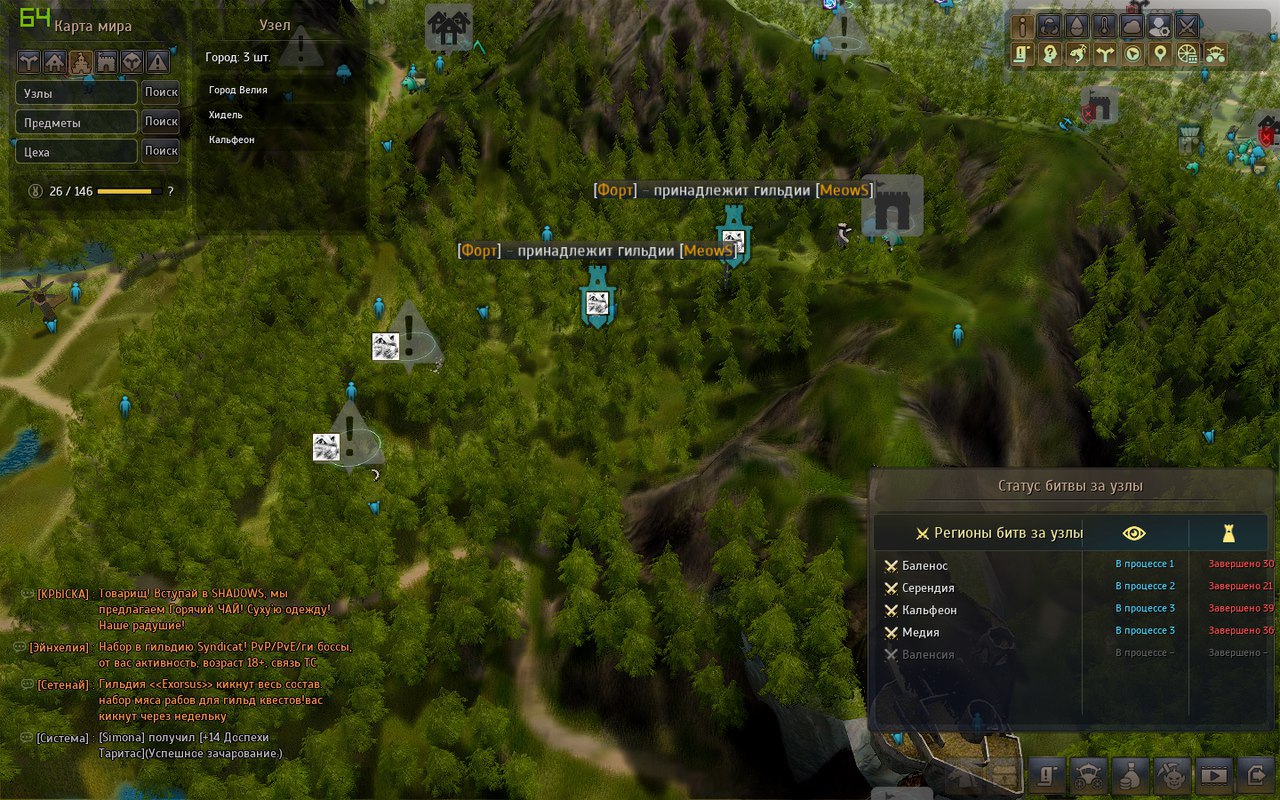
Task: Click the eye column header in node battle panel
Action: (x=1136, y=533)
